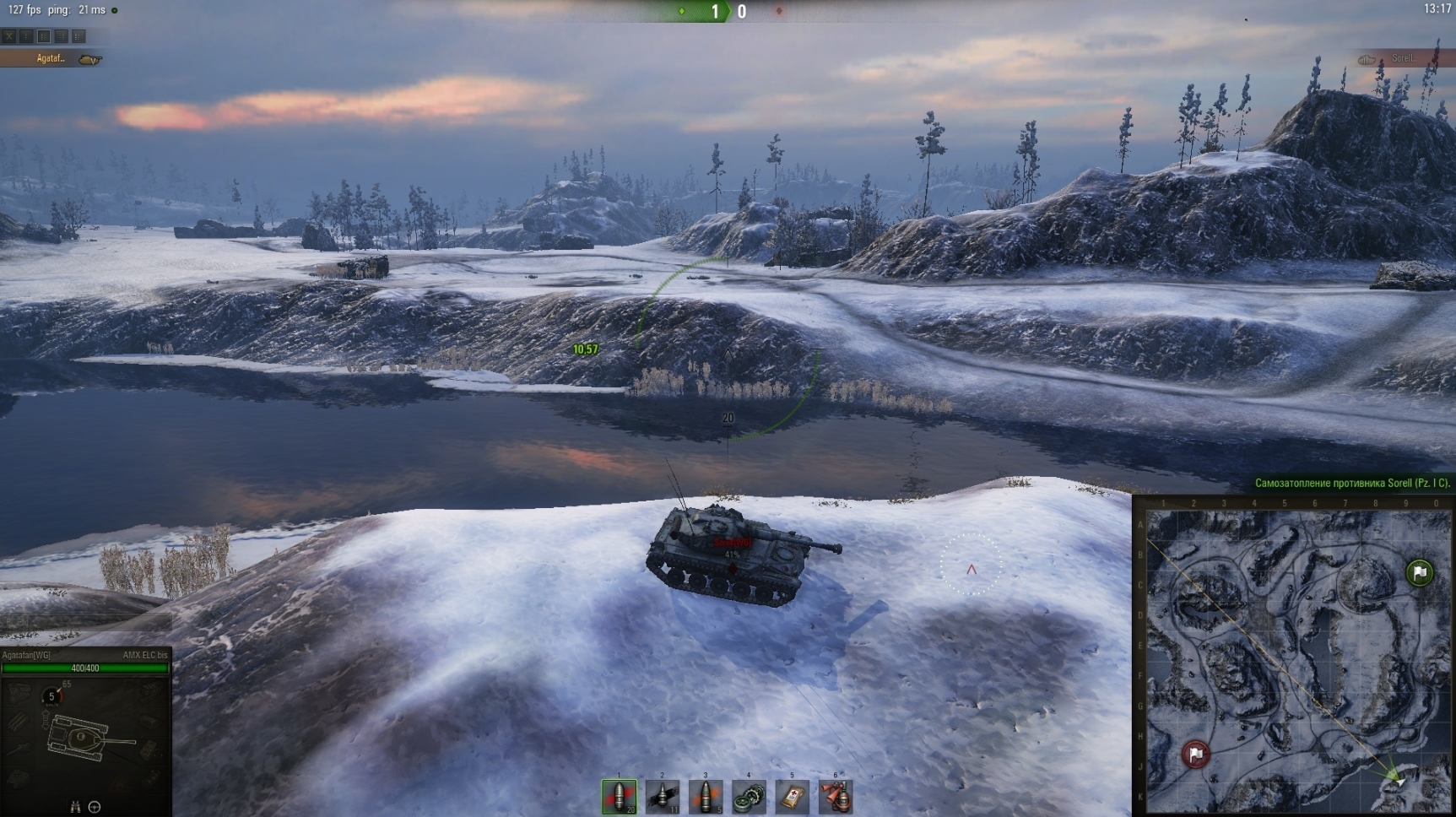This screenshot has width=1456, height=817.
Task: Click the green base flag on minimap
Action: coord(1420,573)
